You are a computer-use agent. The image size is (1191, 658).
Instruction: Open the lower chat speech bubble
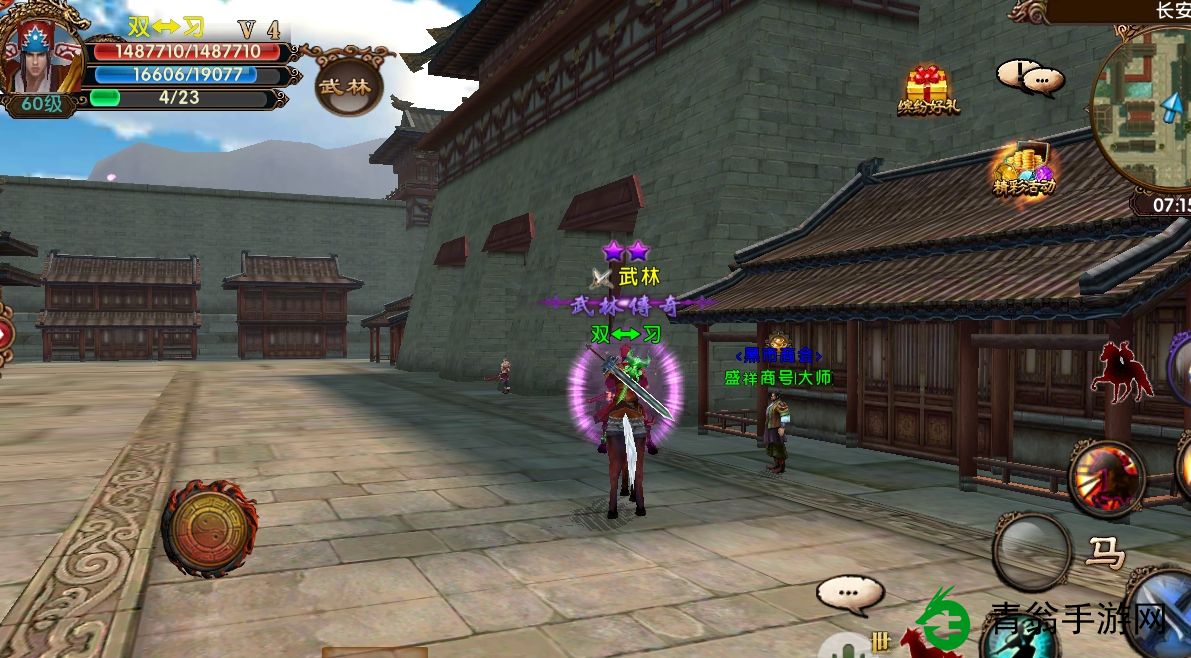click(850, 595)
